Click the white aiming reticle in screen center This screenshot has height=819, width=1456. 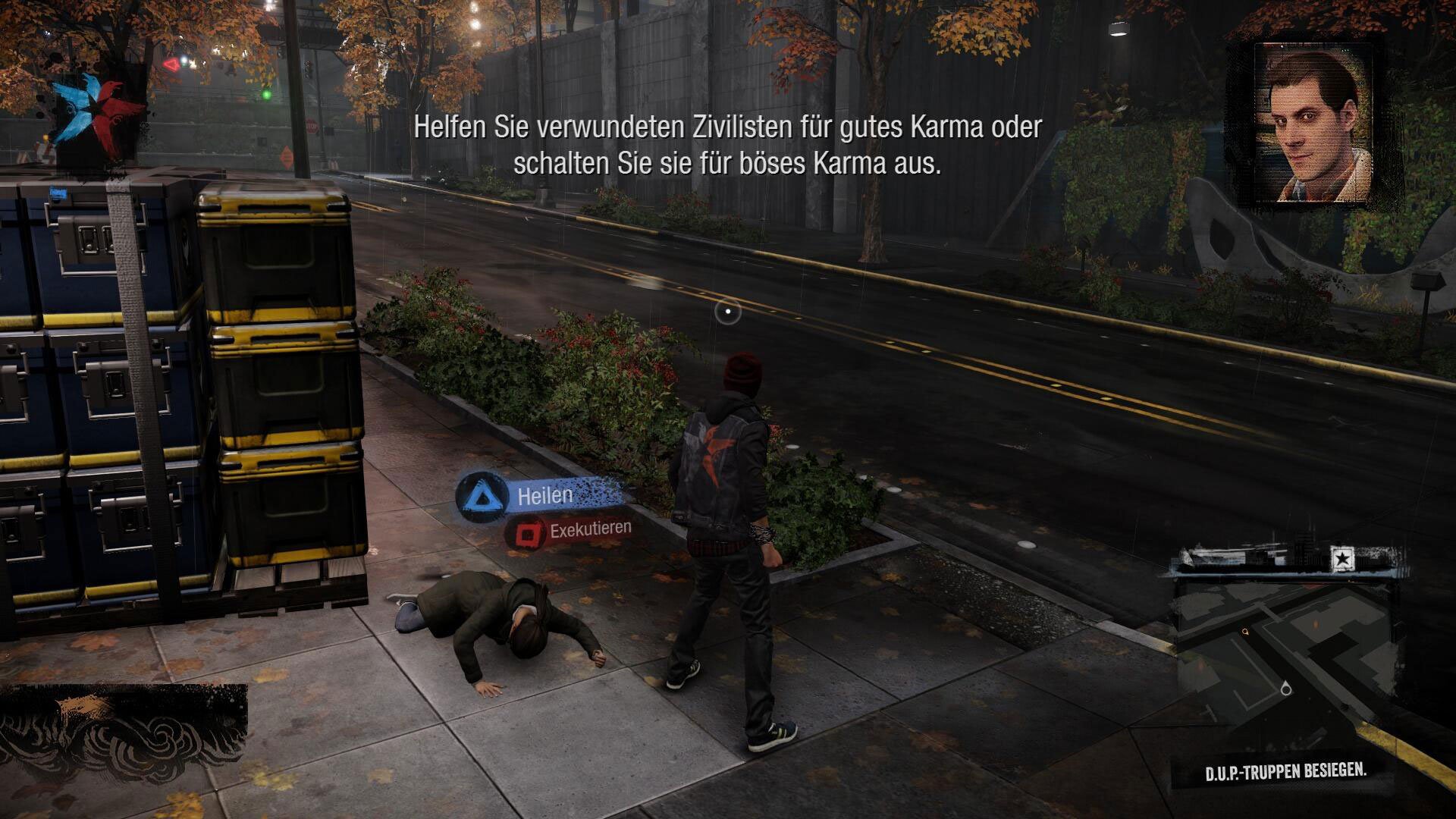727,310
